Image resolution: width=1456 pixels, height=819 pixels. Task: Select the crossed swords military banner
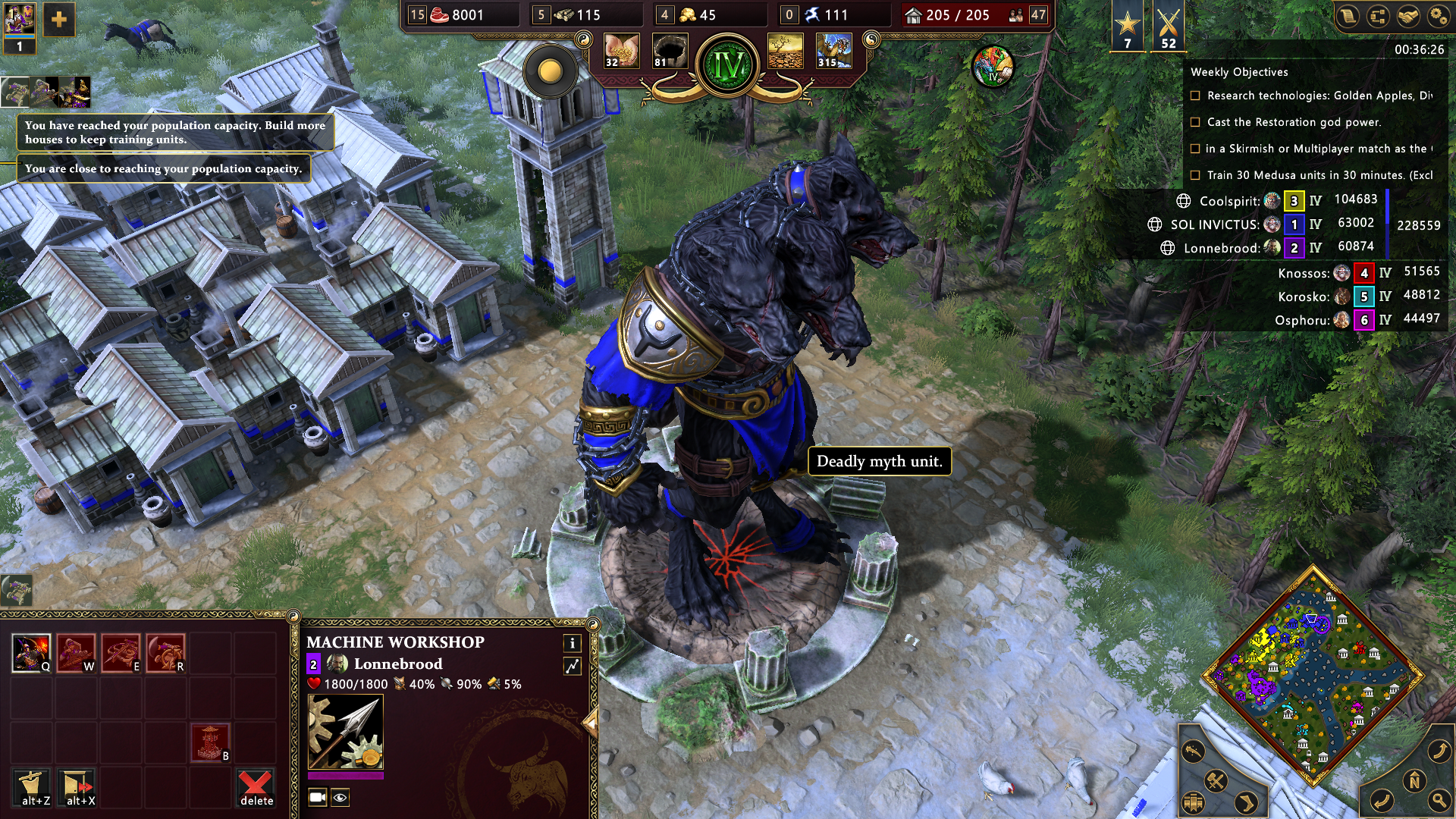[1168, 27]
